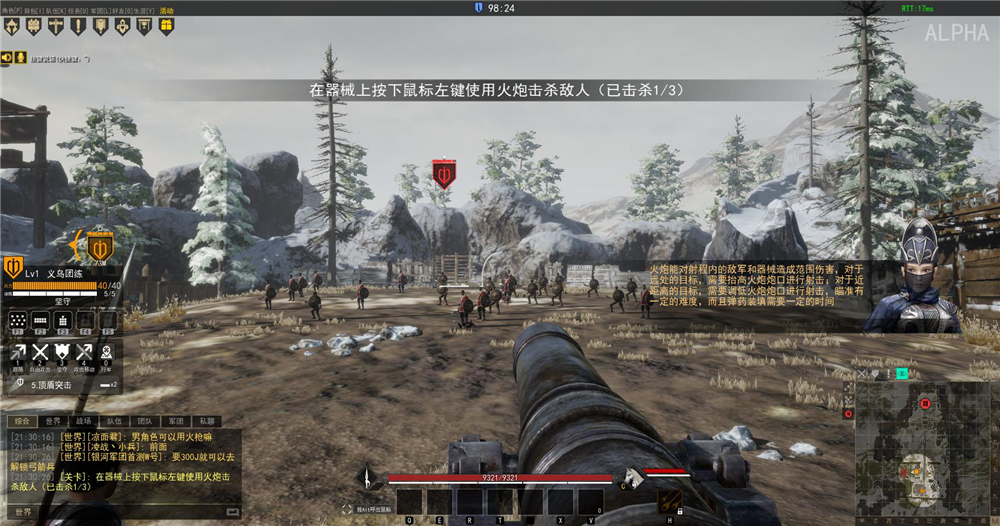
Task: Switch chat to the 战场 tab
Action: [84, 422]
